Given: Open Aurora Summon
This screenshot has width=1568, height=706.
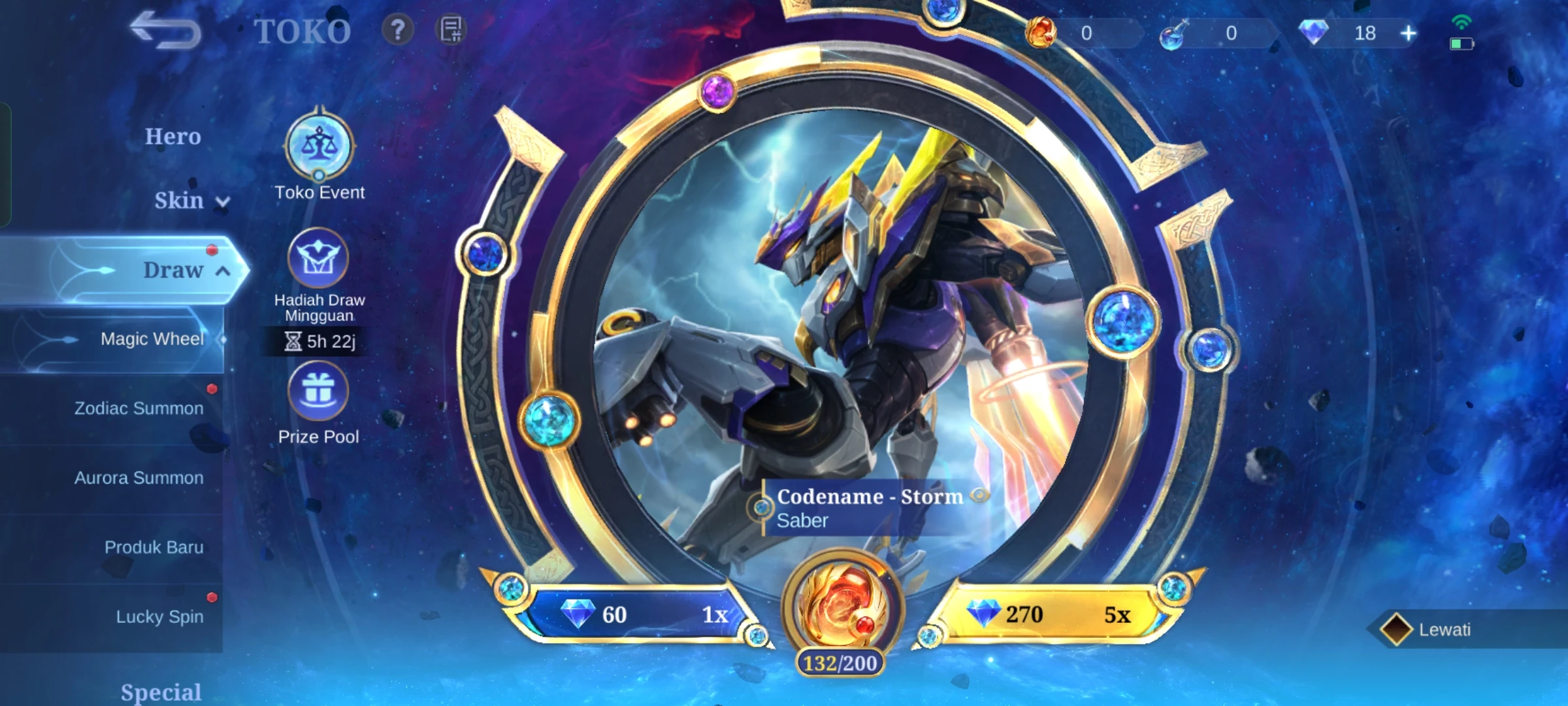Looking at the screenshot, I should click(139, 478).
